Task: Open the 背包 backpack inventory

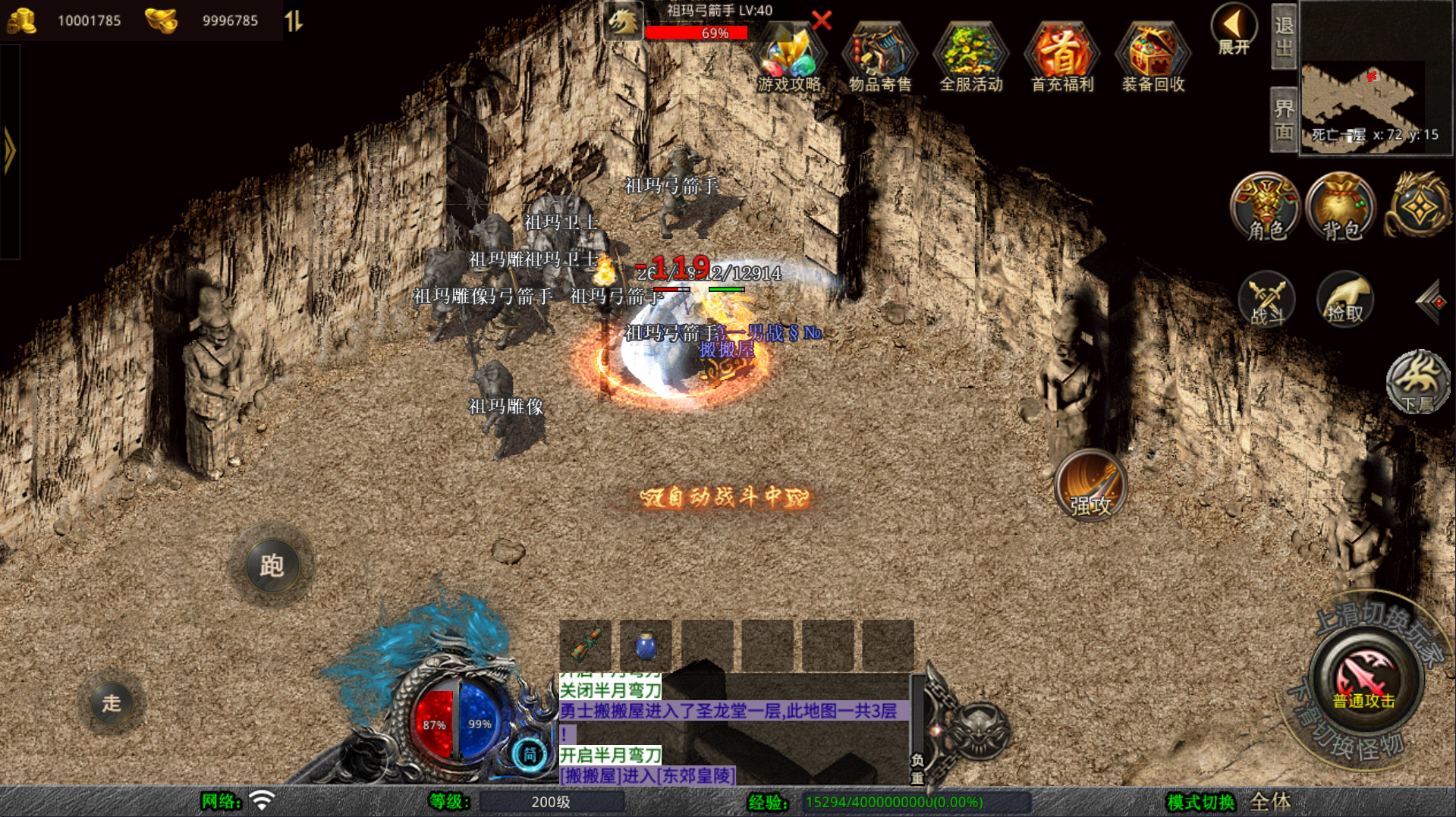Action: (1341, 206)
